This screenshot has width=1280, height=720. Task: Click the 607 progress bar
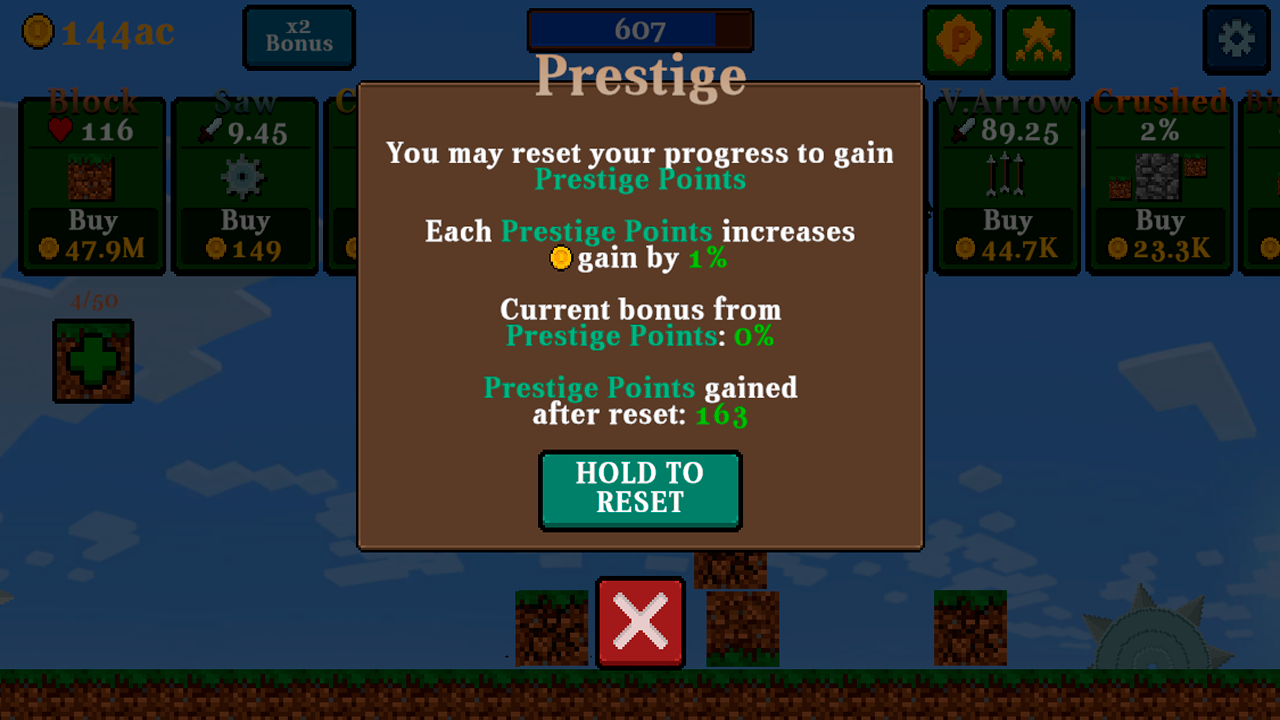pos(640,29)
